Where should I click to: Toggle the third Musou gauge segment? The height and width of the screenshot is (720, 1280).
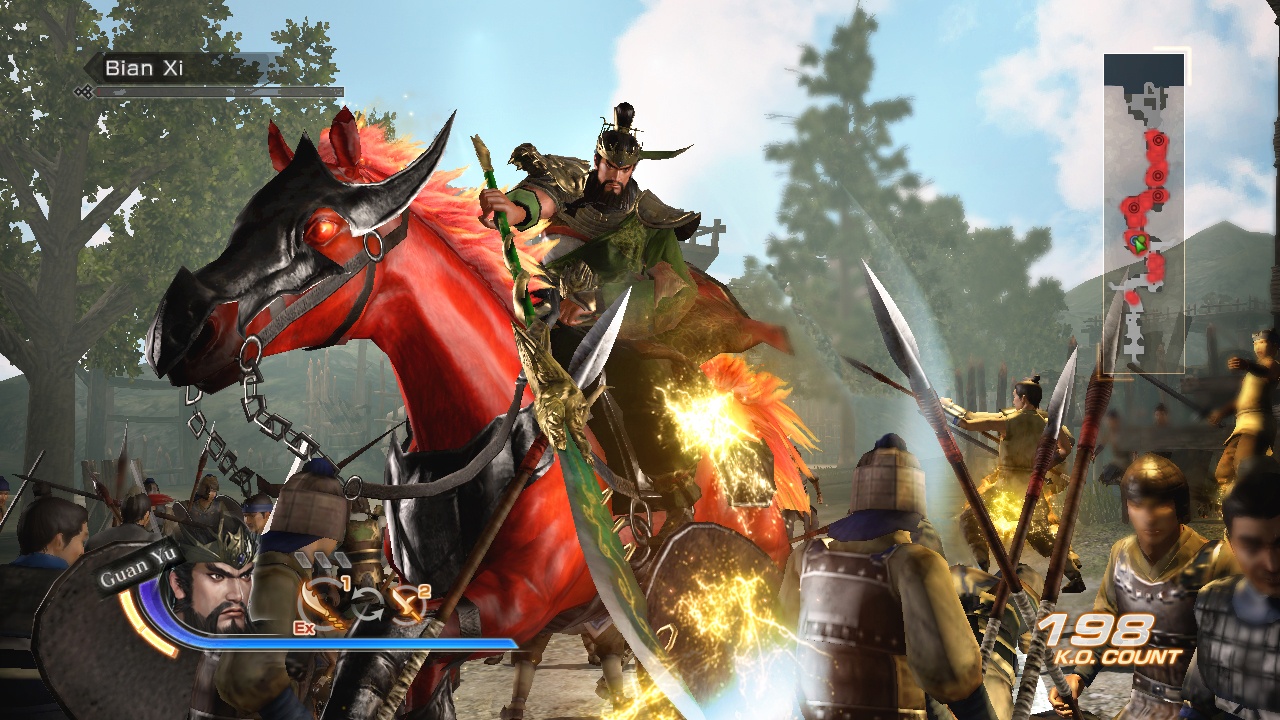click(x=342, y=558)
